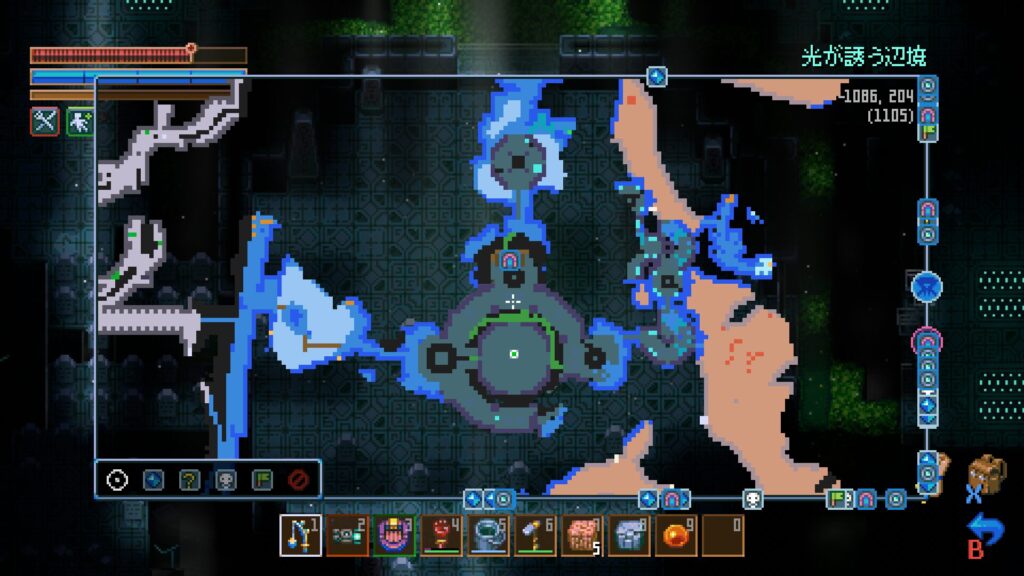Click the blue diamond marker on map's top edge
This screenshot has width=1024, height=576.
pyautogui.click(x=656, y=76)
